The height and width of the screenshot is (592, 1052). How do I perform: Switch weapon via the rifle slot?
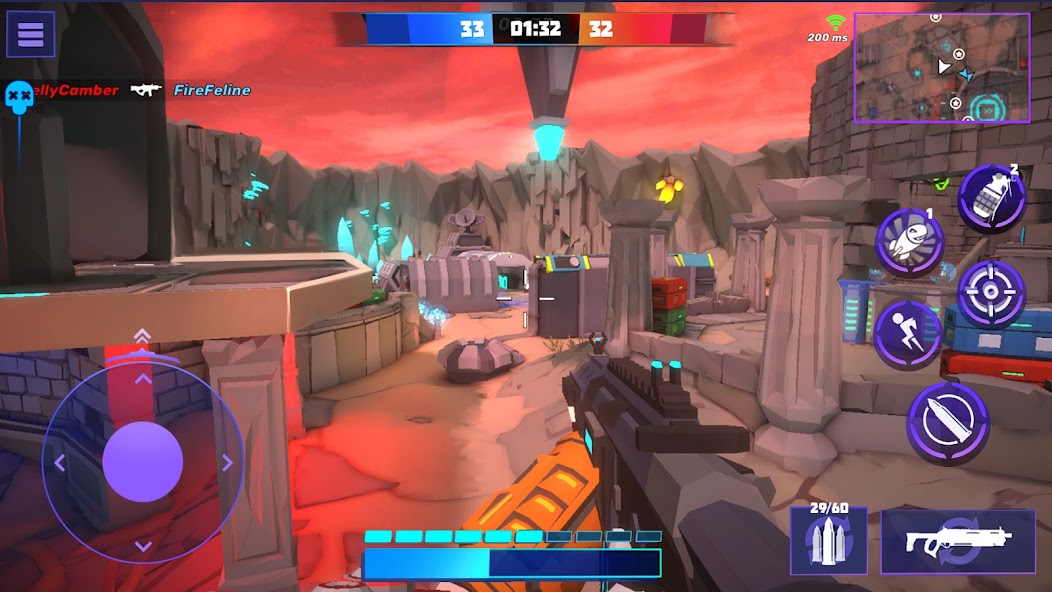957,541
